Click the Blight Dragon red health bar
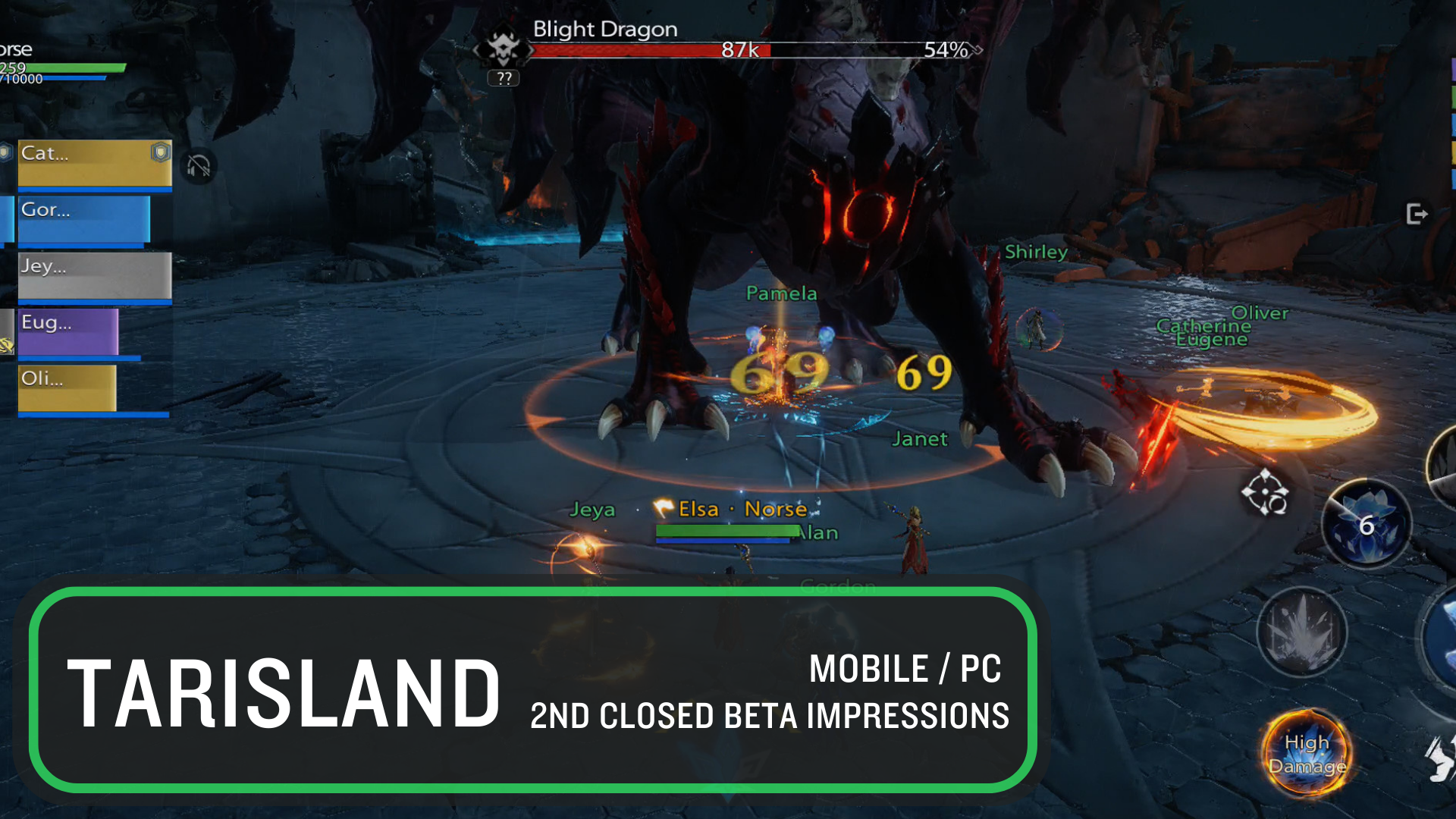This screenshot has height=819, width=1456. pyautogui.click(x=652, y=51)
